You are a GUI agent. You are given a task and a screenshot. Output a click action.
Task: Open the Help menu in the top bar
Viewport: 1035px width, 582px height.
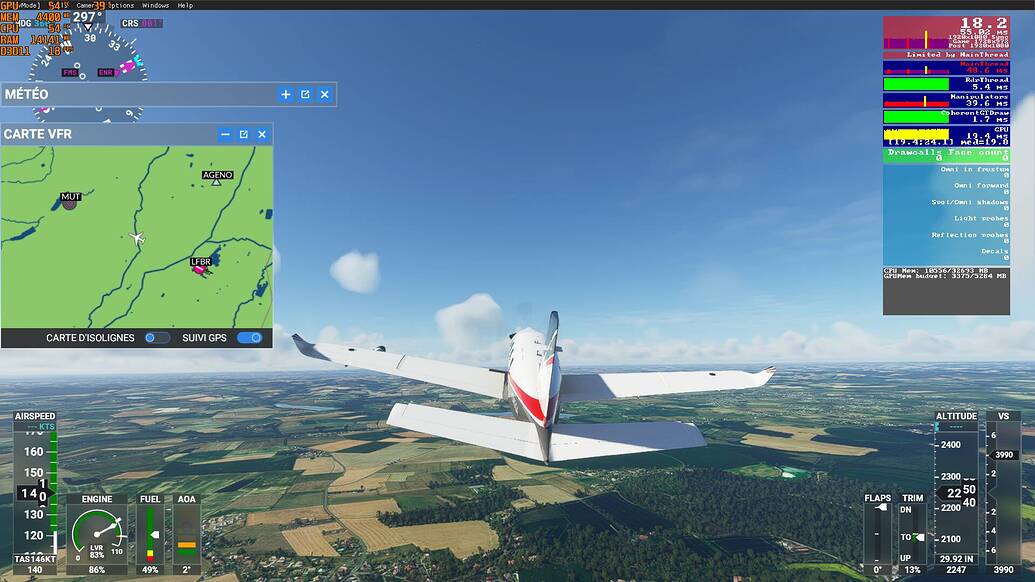click(185, 5)
